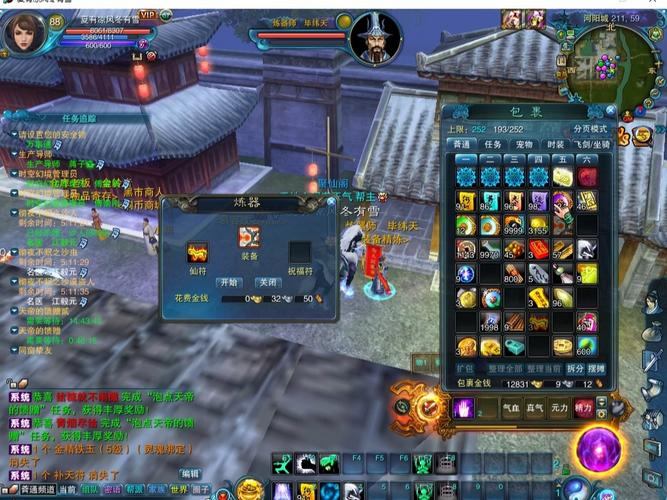This screenshot has width=667, height=500.
Task: Click the 拆分 split button
Action: [575, 369]
